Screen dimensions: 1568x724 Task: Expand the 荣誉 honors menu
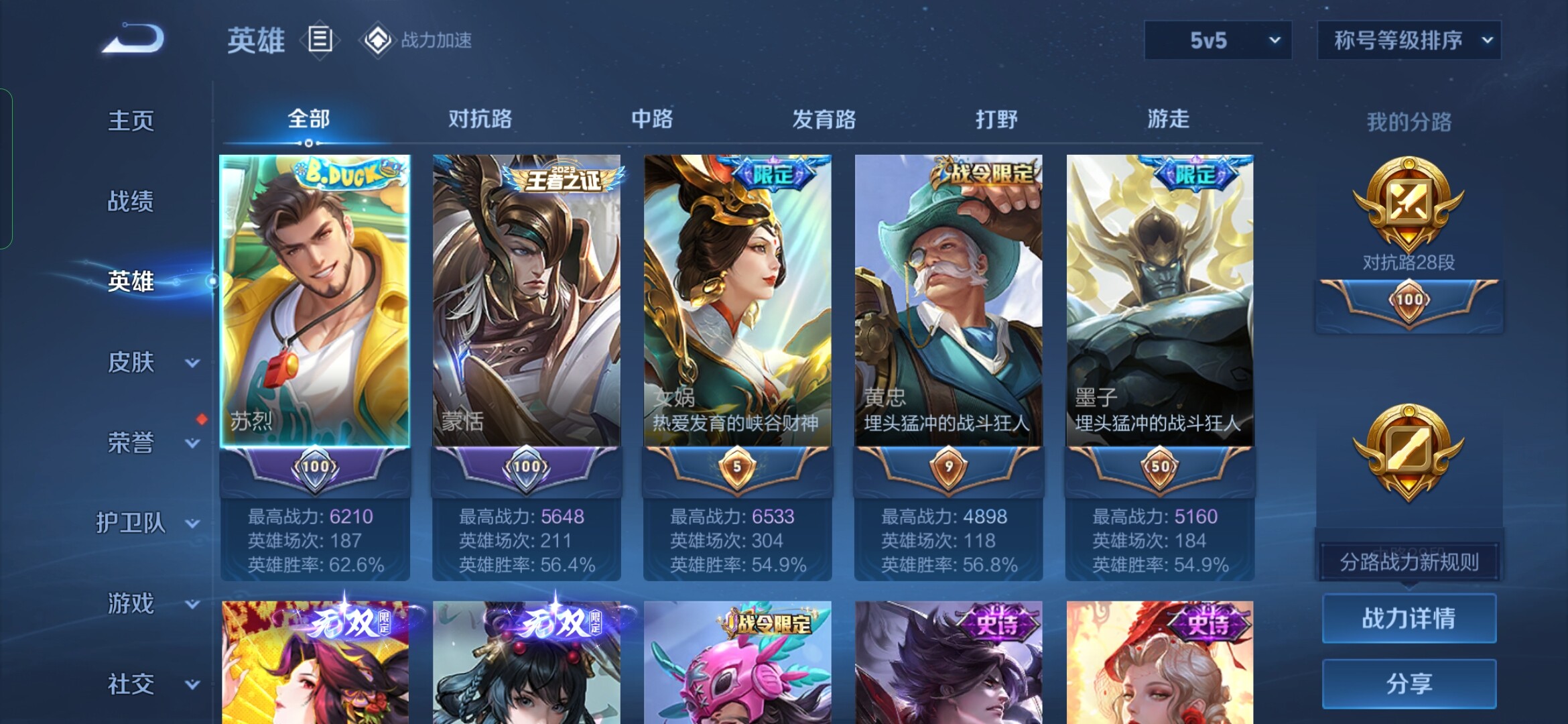coord(147,442)
